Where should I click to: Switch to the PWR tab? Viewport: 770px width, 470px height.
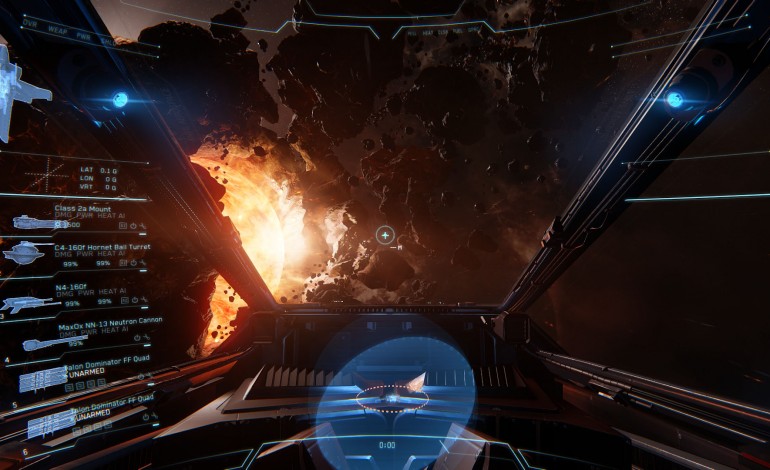pos(82,38)
